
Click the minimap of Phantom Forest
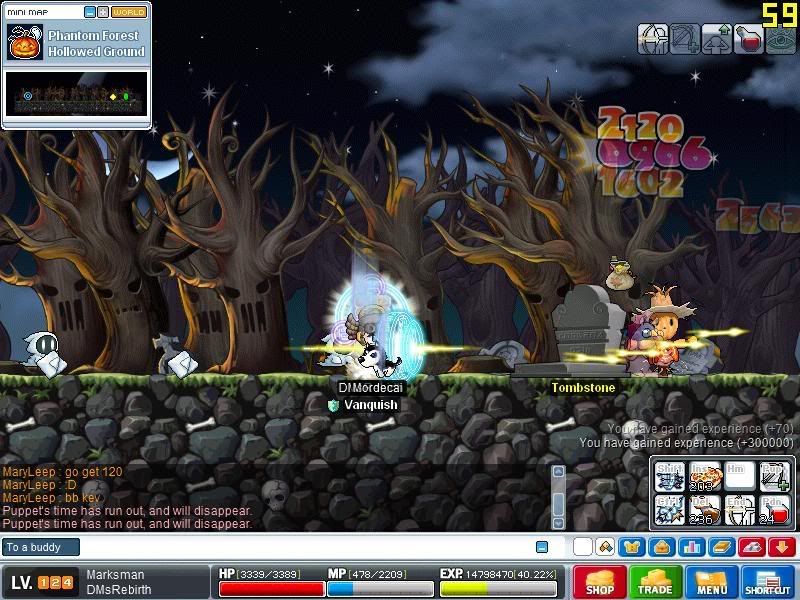tap(77, 94)
